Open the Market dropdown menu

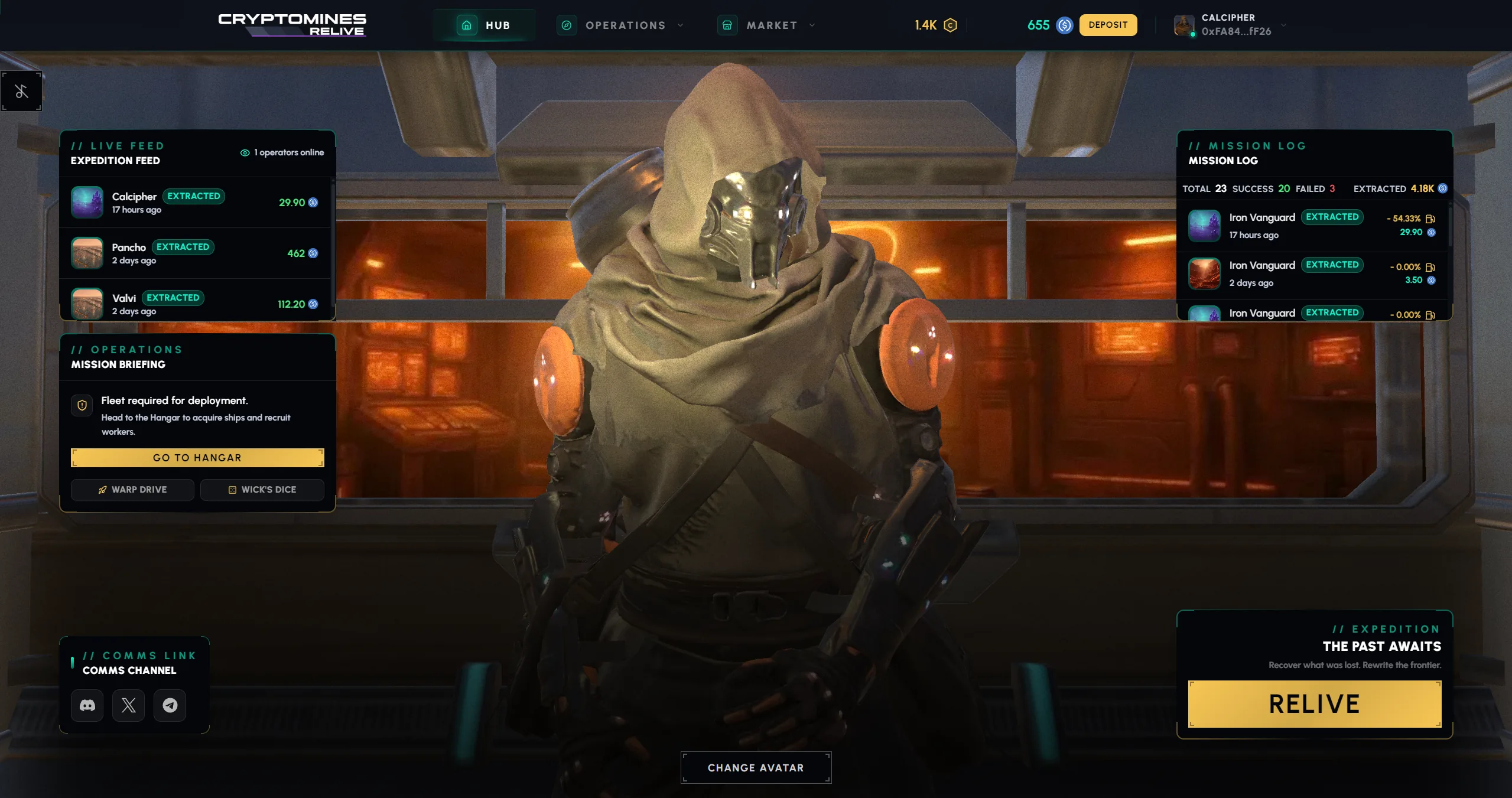click(766, 25)
